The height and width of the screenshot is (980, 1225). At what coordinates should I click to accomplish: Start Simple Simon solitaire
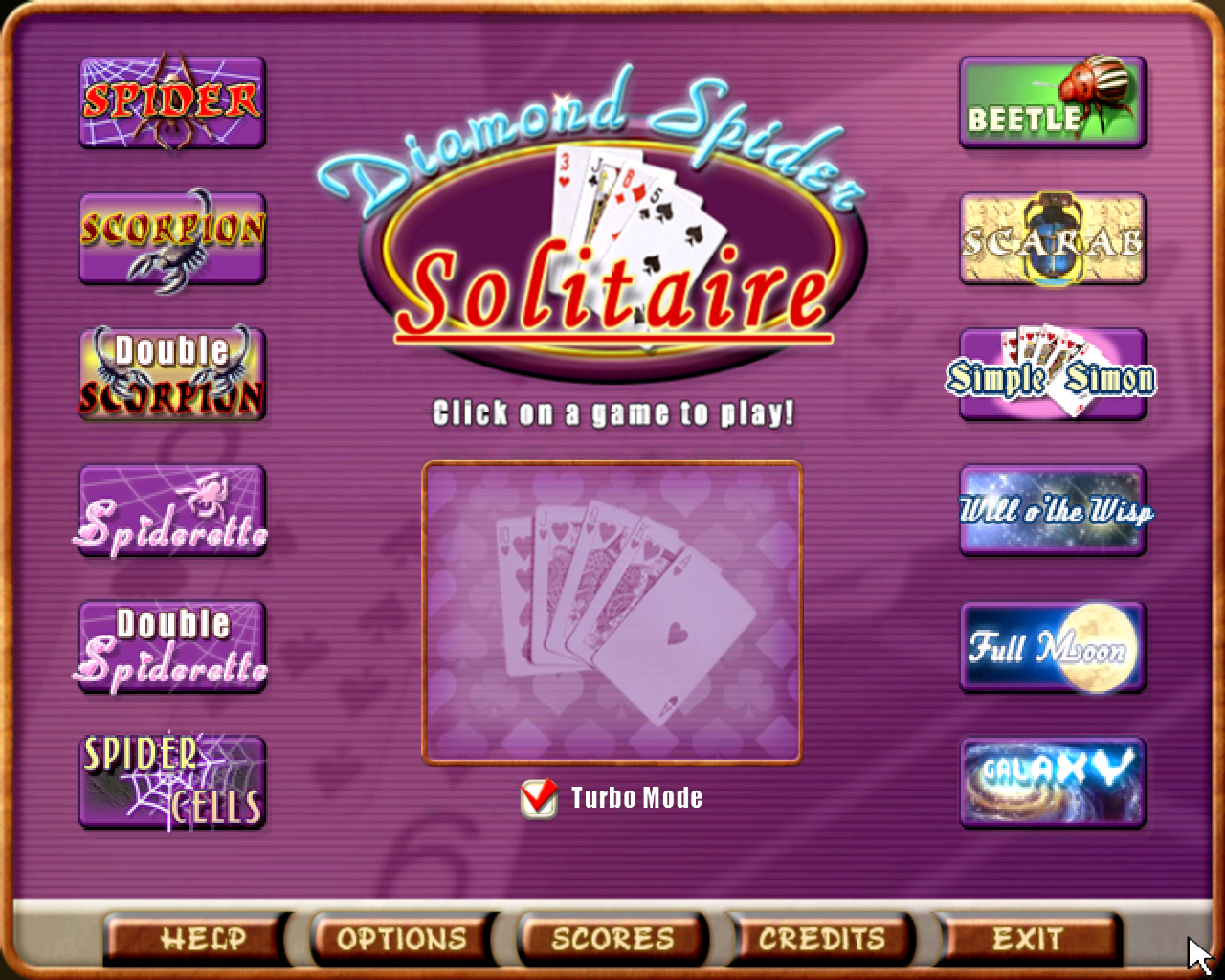click(x=1051, y=375)
